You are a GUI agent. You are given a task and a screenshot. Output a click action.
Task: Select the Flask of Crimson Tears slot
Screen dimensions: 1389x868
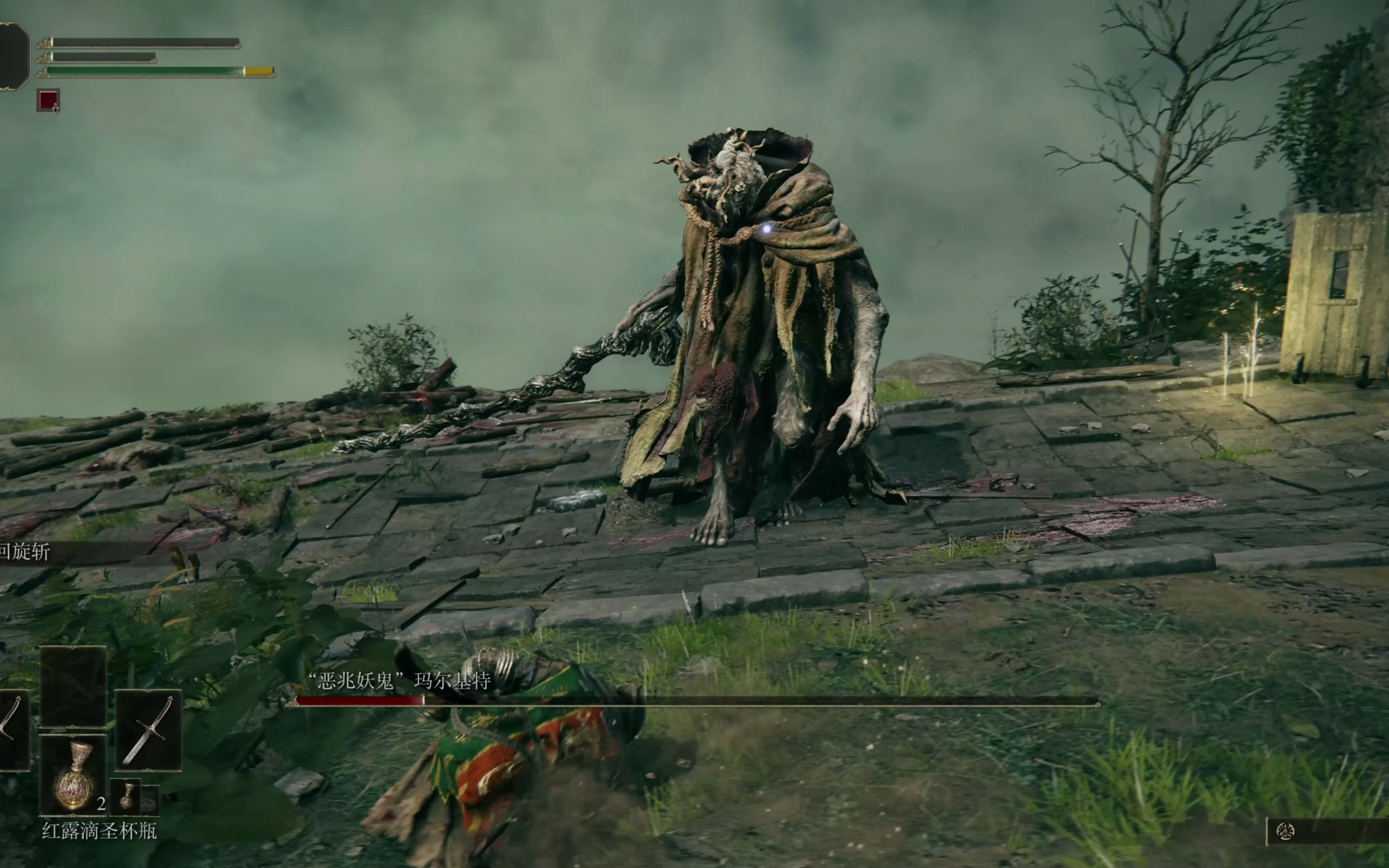73,775
